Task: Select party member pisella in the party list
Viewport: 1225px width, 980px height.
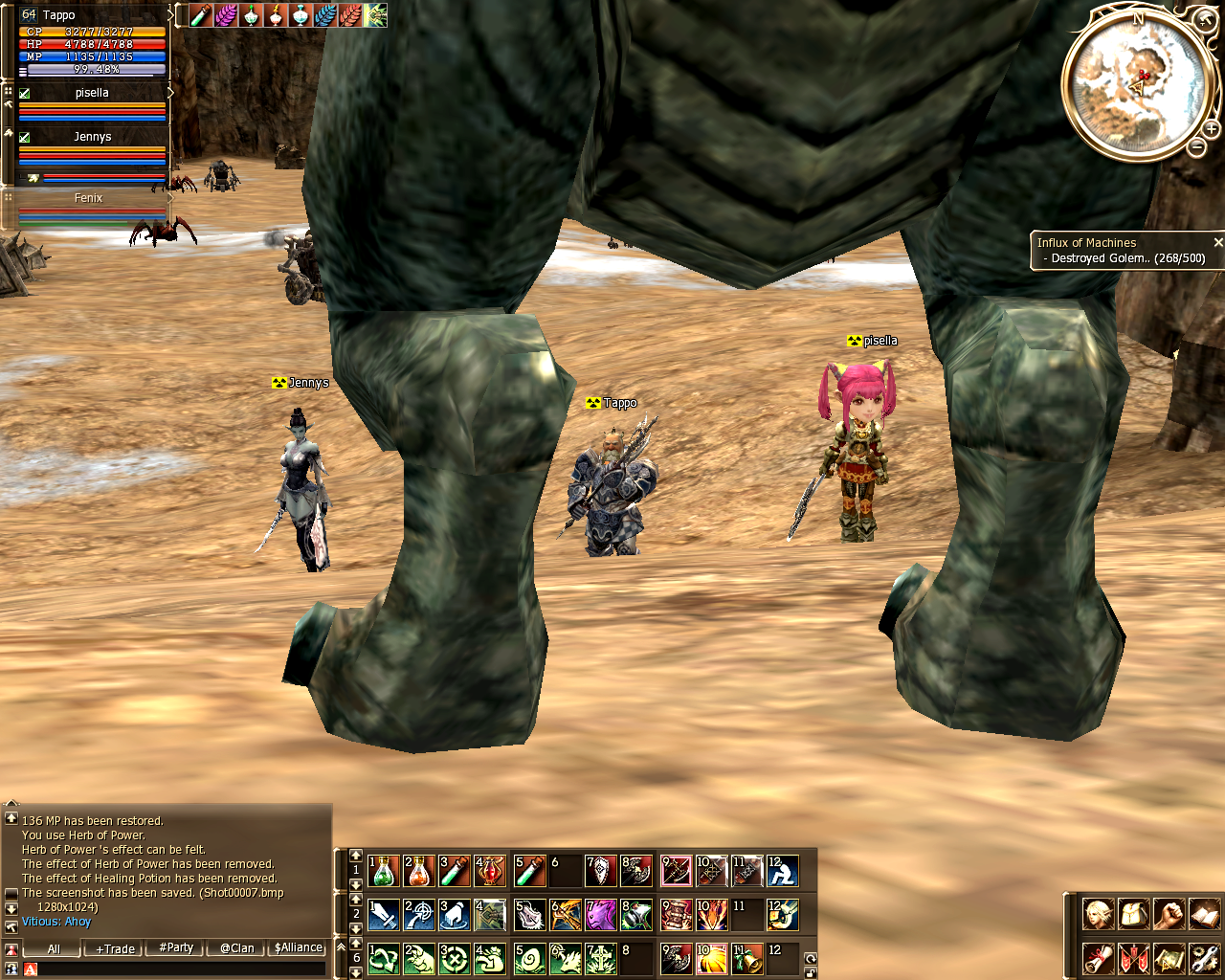Action: [x=92, y=94]
